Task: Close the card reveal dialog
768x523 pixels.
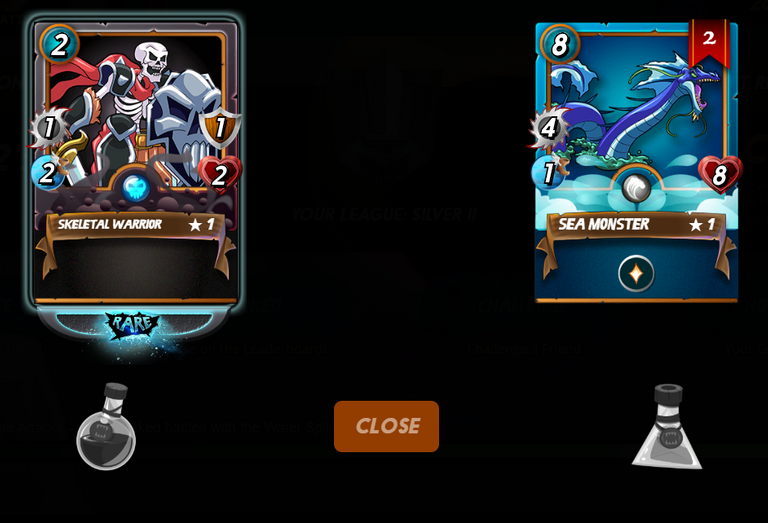Action: pos(386,426)
